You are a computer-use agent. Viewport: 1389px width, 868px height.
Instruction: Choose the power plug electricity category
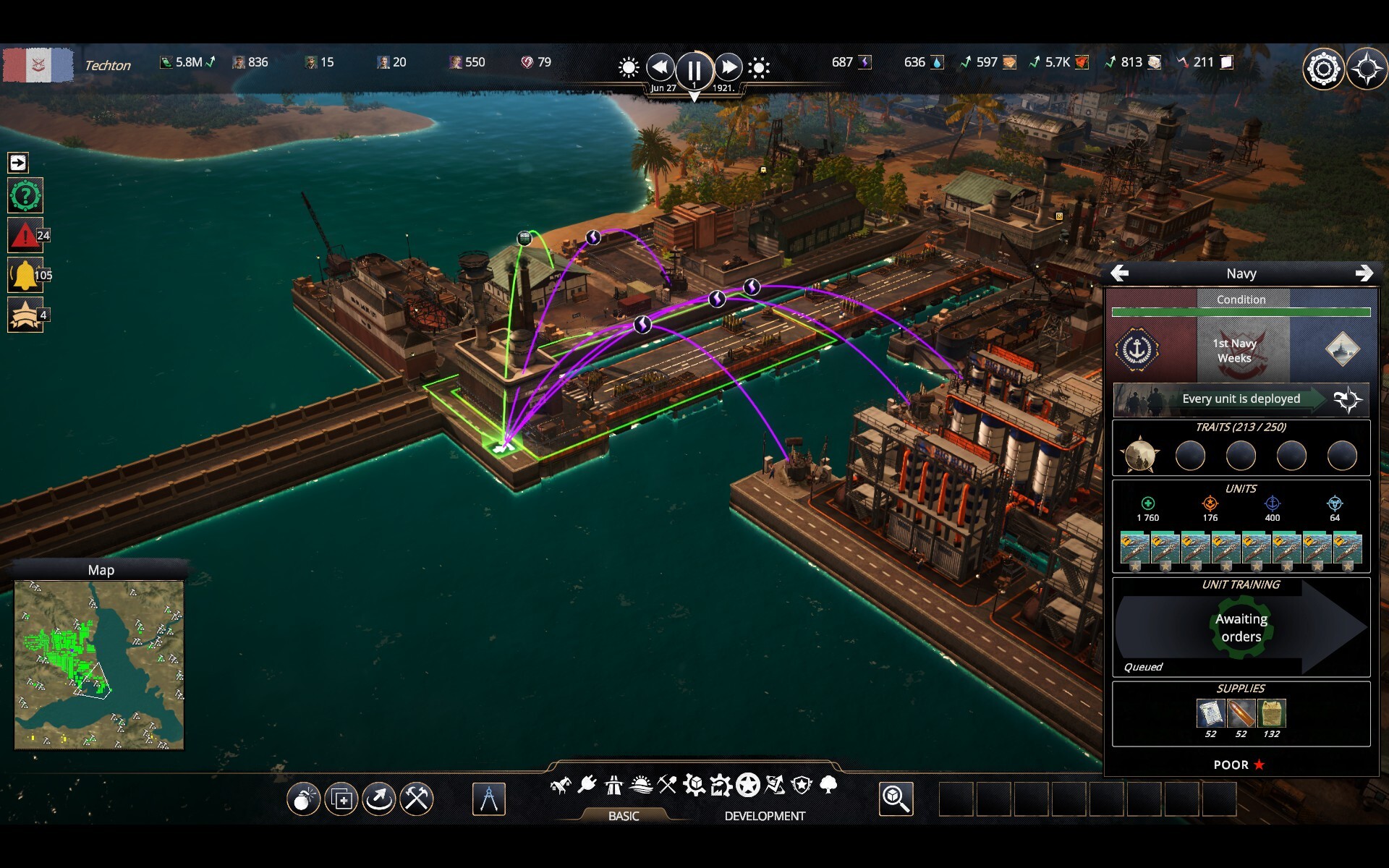click(587, 784)
